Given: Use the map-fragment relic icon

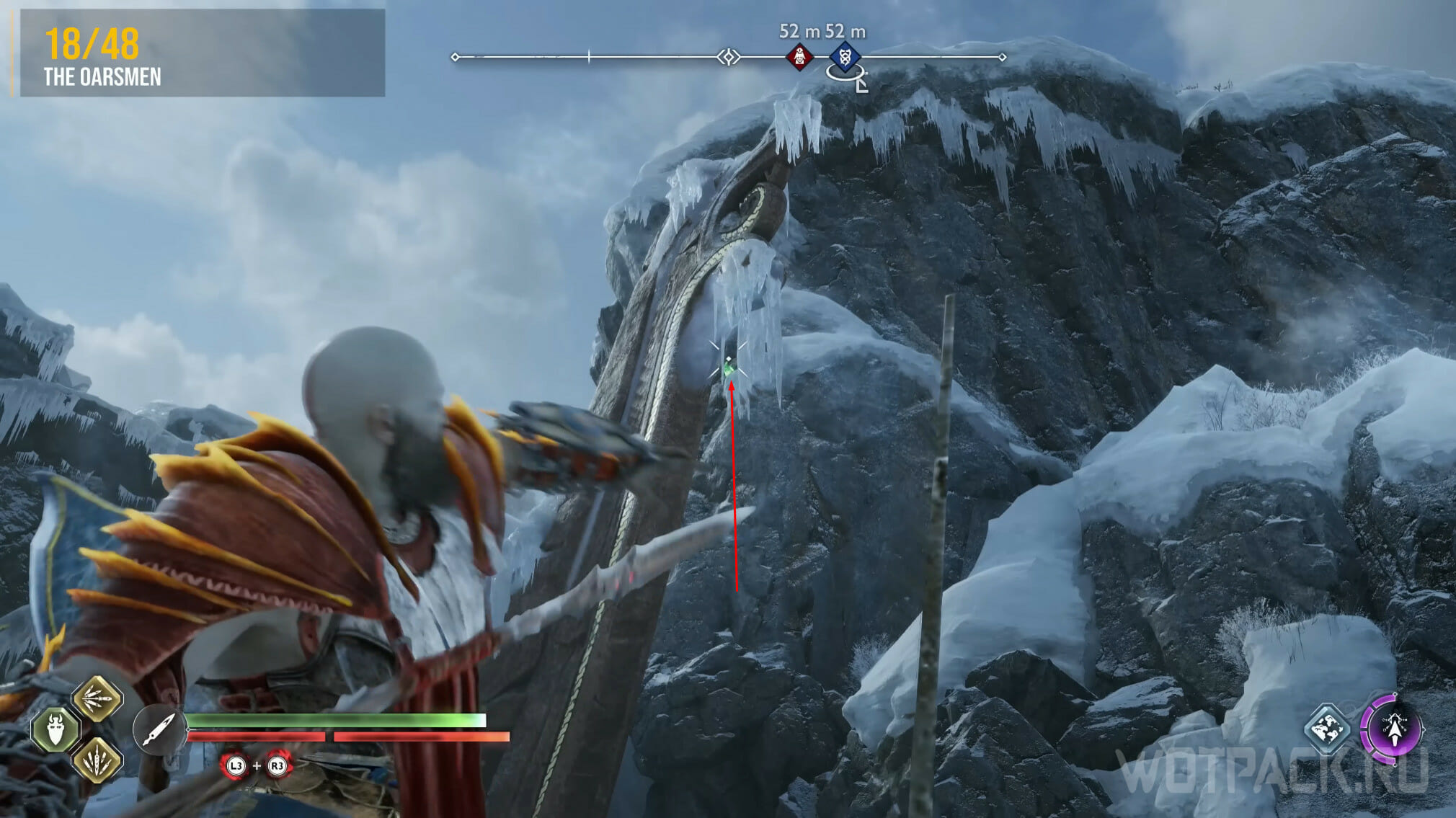Looking at the screenshot, I should coord(1327,729).
